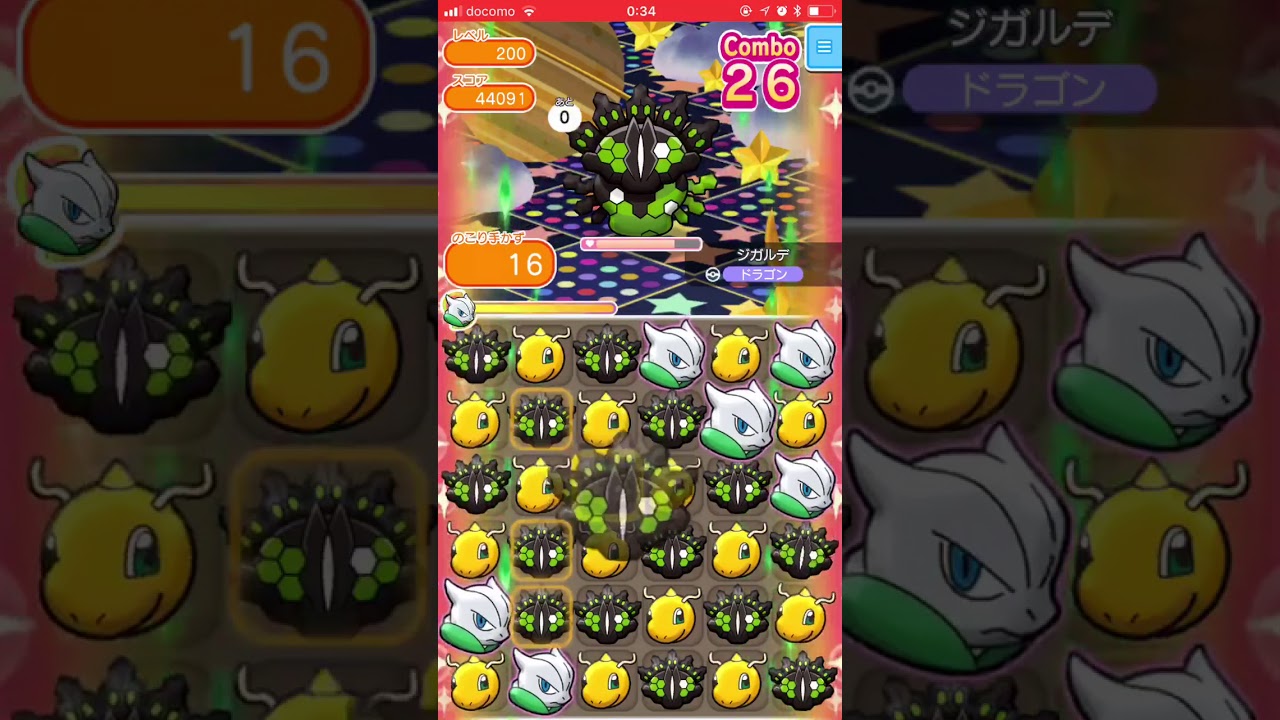Select the white Pokémon tile in the bottom row
Viewport: 1280px width, 720px height.
click(x=540, y=685)
